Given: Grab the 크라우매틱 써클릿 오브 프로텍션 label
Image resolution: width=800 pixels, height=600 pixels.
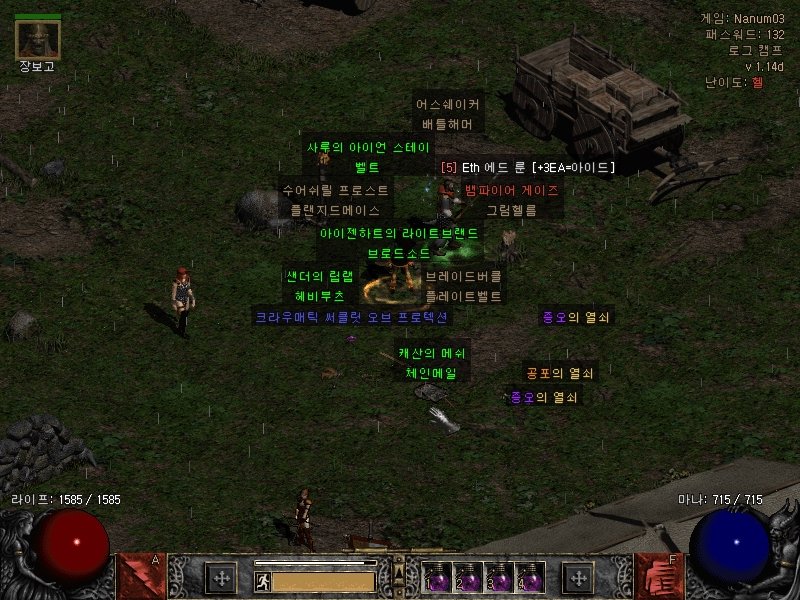Looking at the screenshot, I should tap(351, 317).
